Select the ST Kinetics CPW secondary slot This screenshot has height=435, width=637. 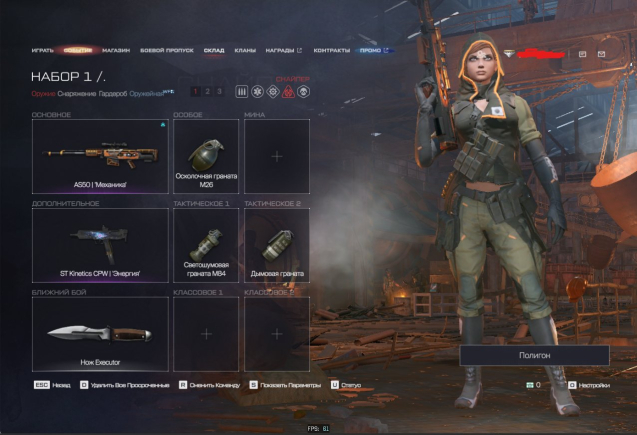click(100, 245)
